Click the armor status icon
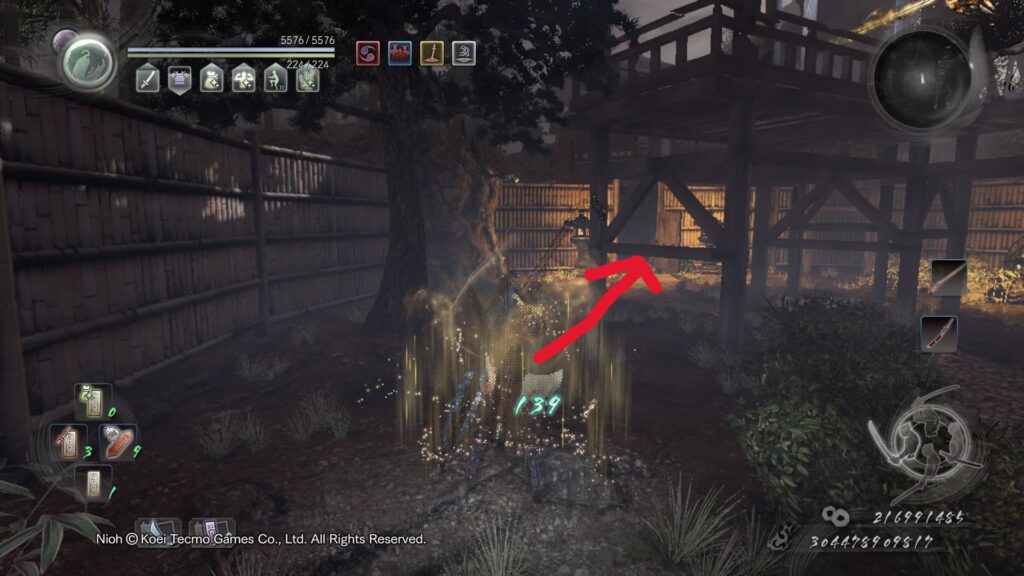 (x=180, y=79)
